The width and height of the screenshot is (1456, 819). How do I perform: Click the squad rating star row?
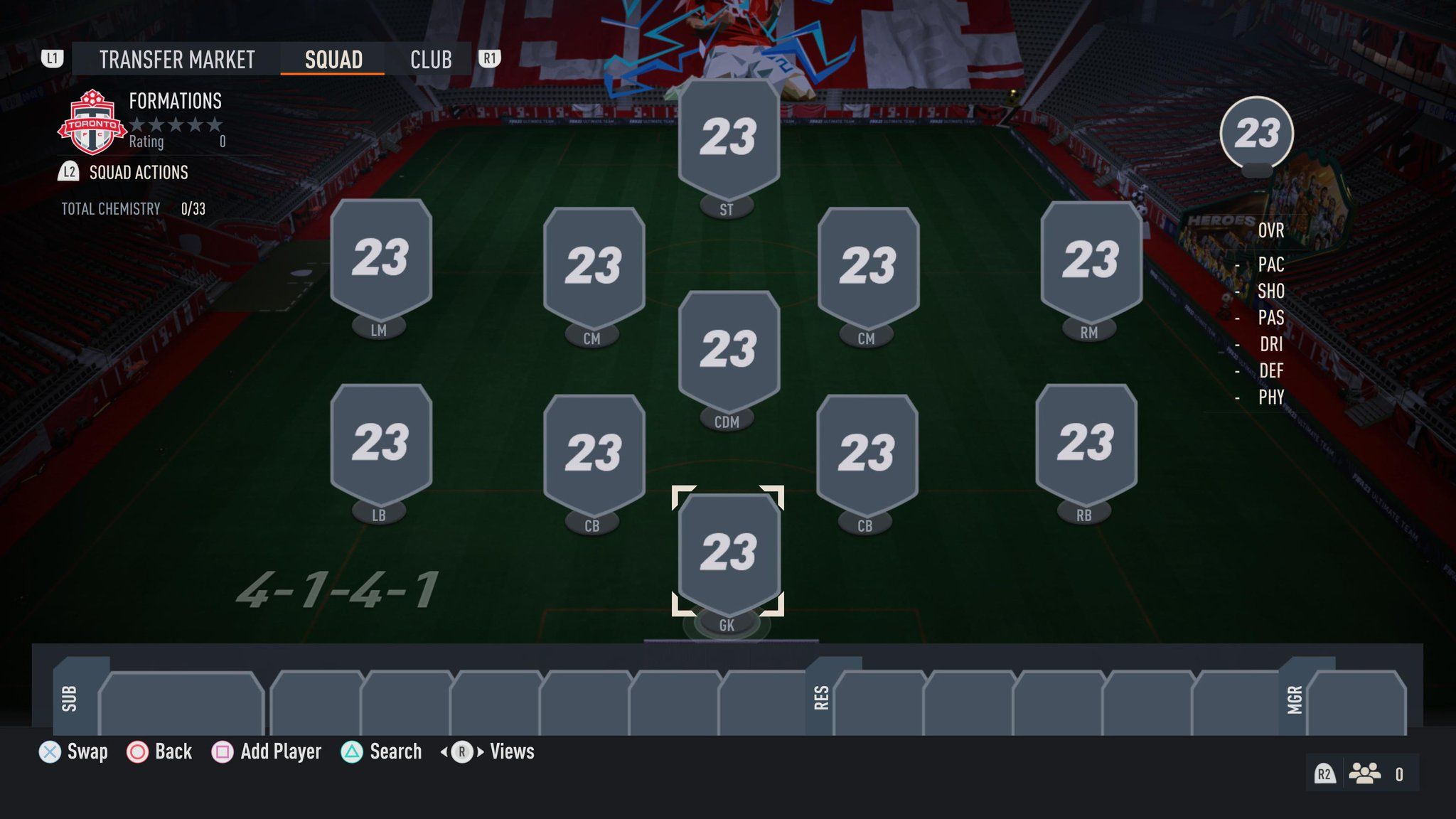coord(176,125)
